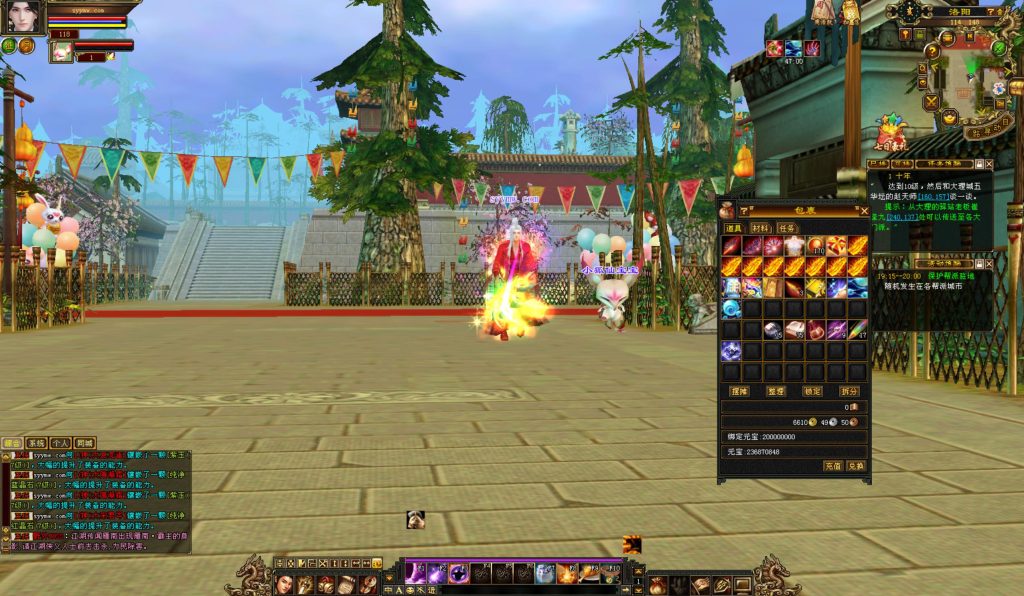Open the bag icon in bottom-right menu
The width and height of the screenshot is (1024, 596).
coord(657,585)
